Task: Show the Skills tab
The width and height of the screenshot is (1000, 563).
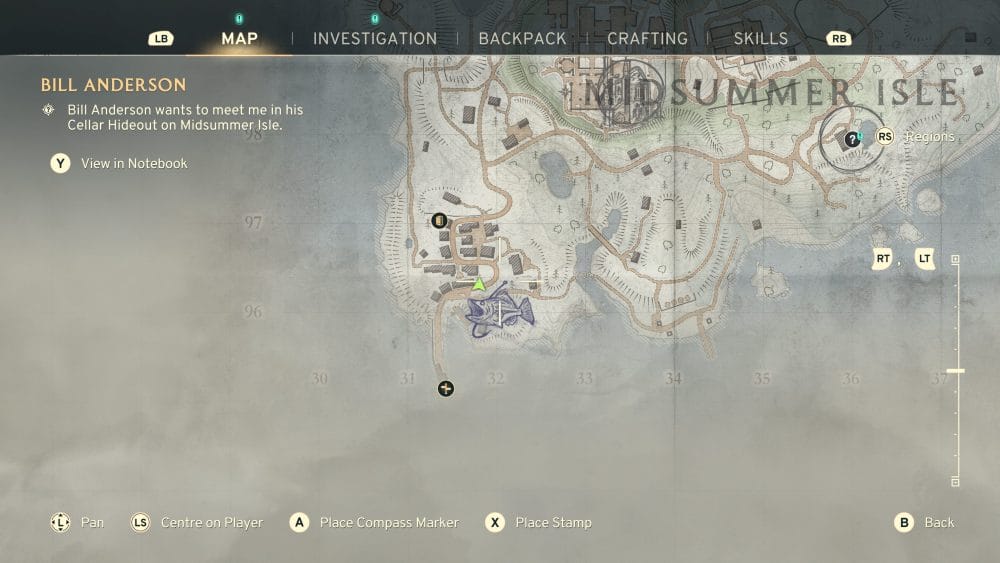Action: [x=760, y=39]
